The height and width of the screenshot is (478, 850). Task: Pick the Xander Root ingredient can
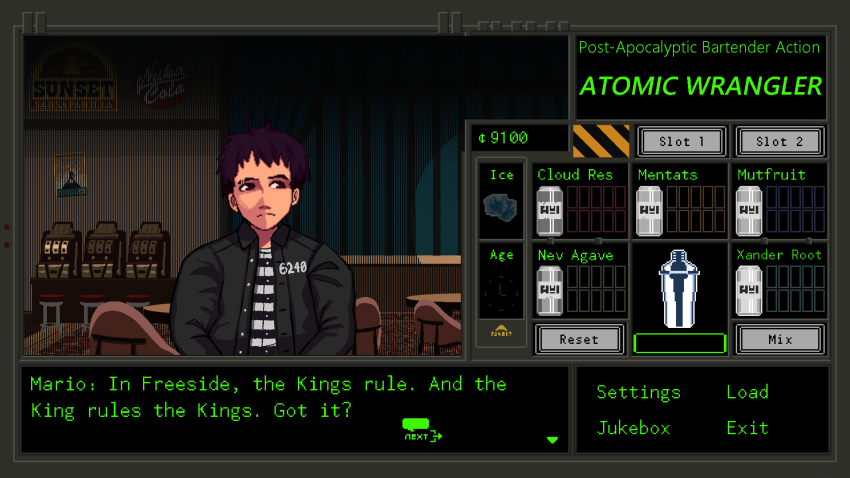(x=749, y=291)
